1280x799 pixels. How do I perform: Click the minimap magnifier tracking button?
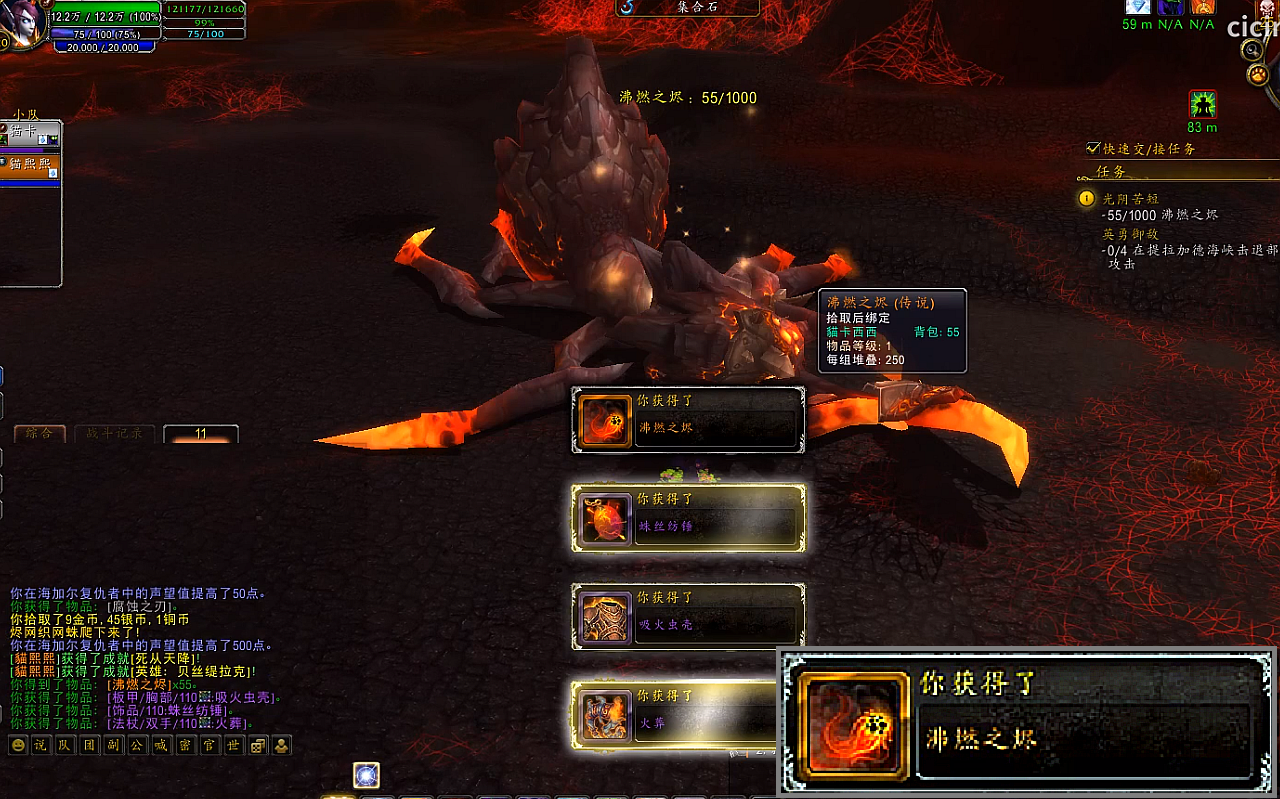click(1253, 48)
